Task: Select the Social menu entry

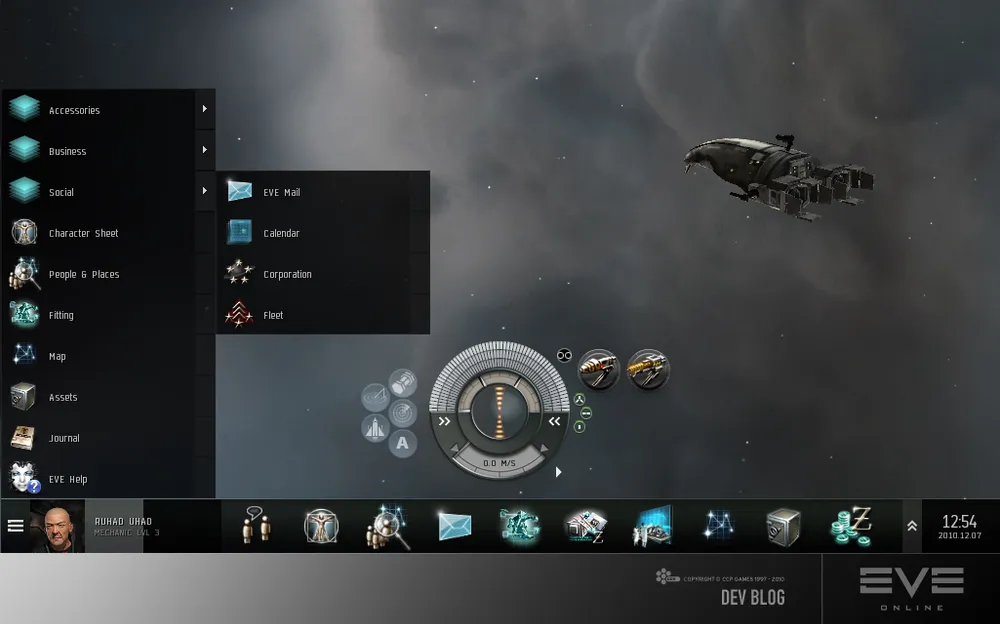Action: 62,192
